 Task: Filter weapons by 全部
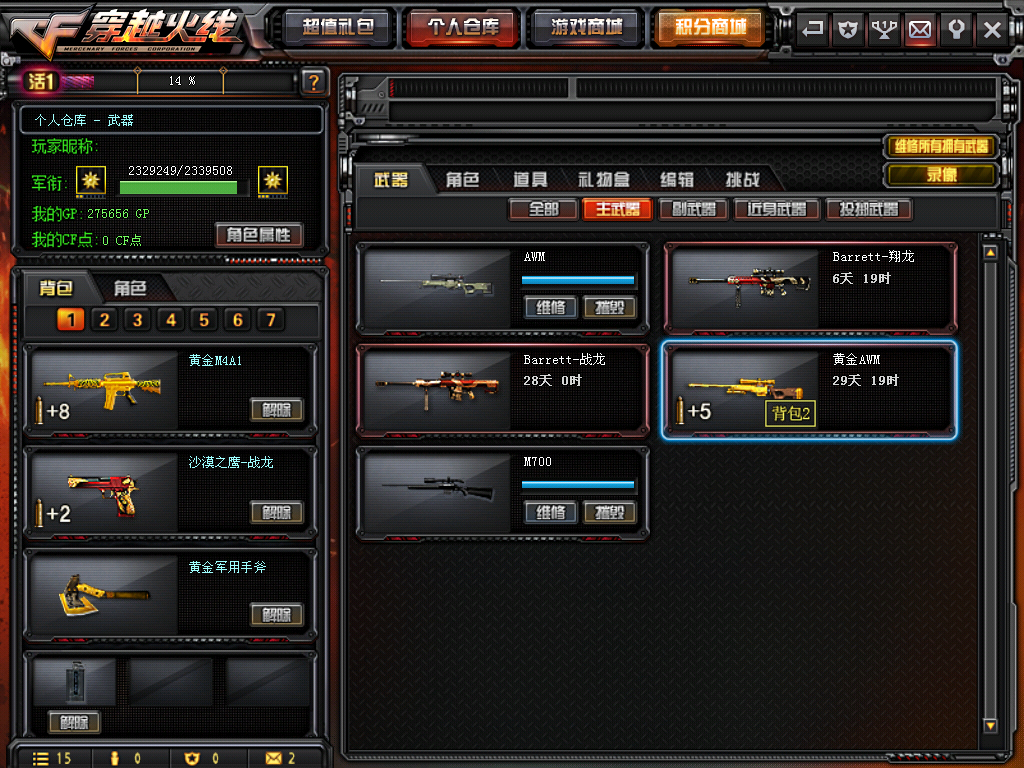tap(543, 209)
